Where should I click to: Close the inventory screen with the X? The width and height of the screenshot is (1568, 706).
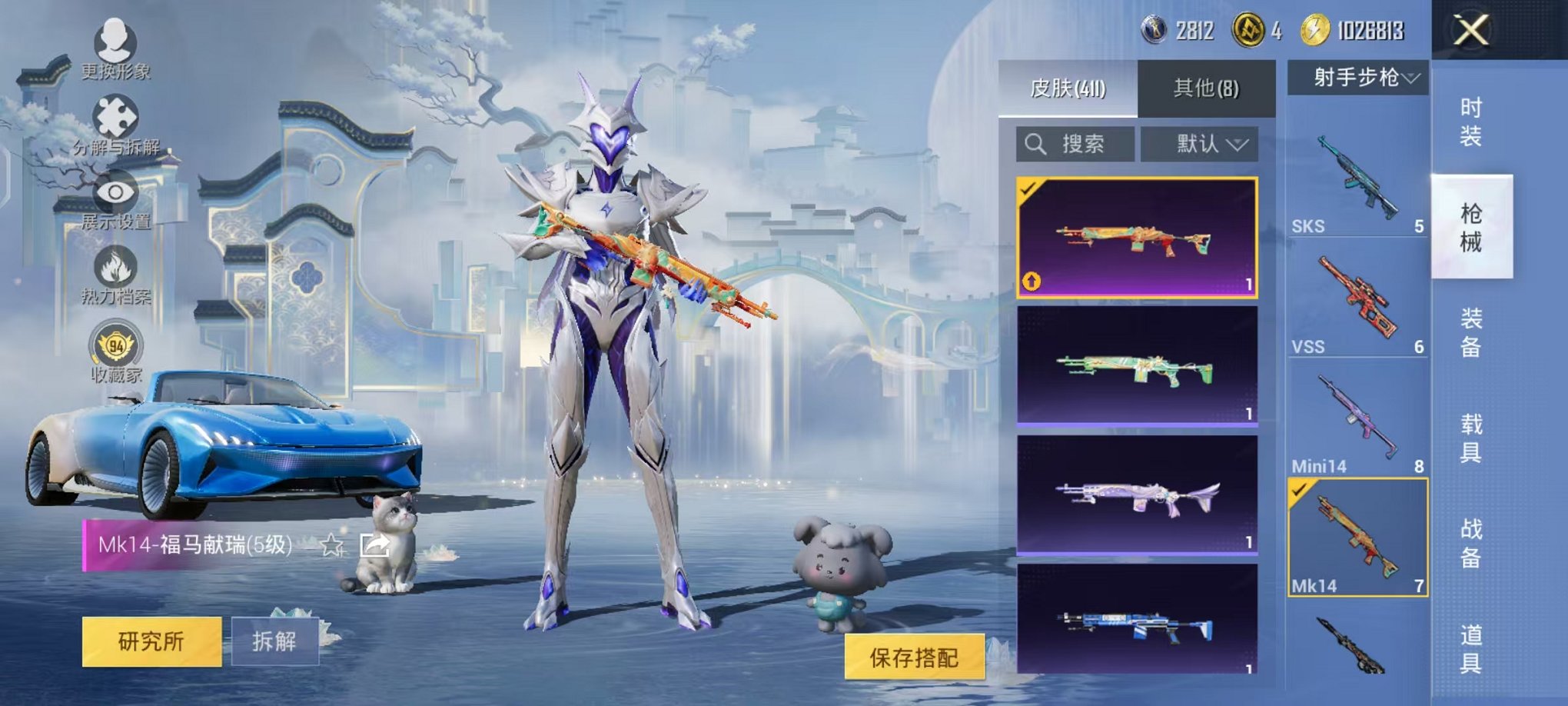[x=1470, y=32]
